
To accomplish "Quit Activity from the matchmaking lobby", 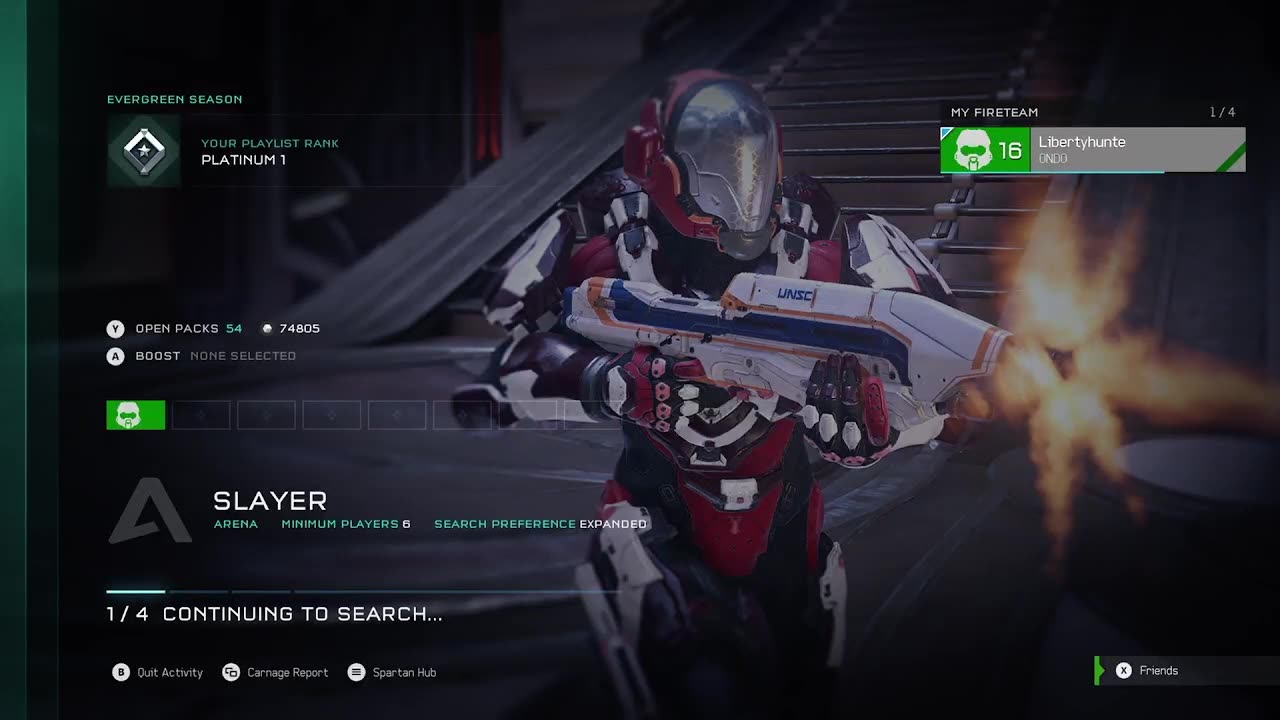I will 158,673.
